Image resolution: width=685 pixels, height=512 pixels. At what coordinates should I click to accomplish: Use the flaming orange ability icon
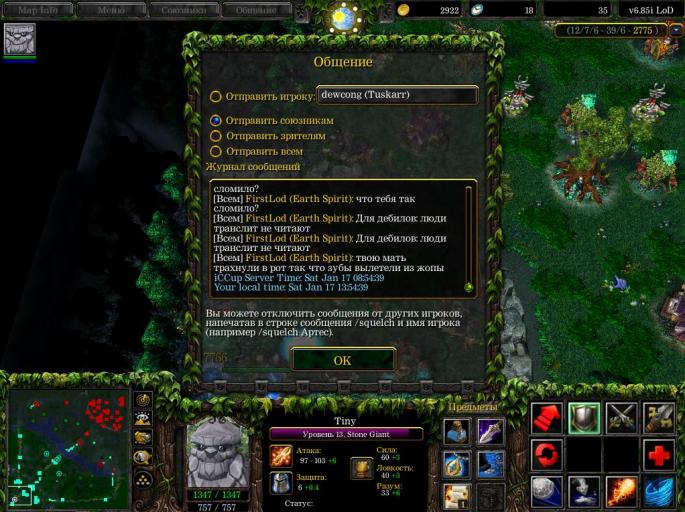coord(621,492)
